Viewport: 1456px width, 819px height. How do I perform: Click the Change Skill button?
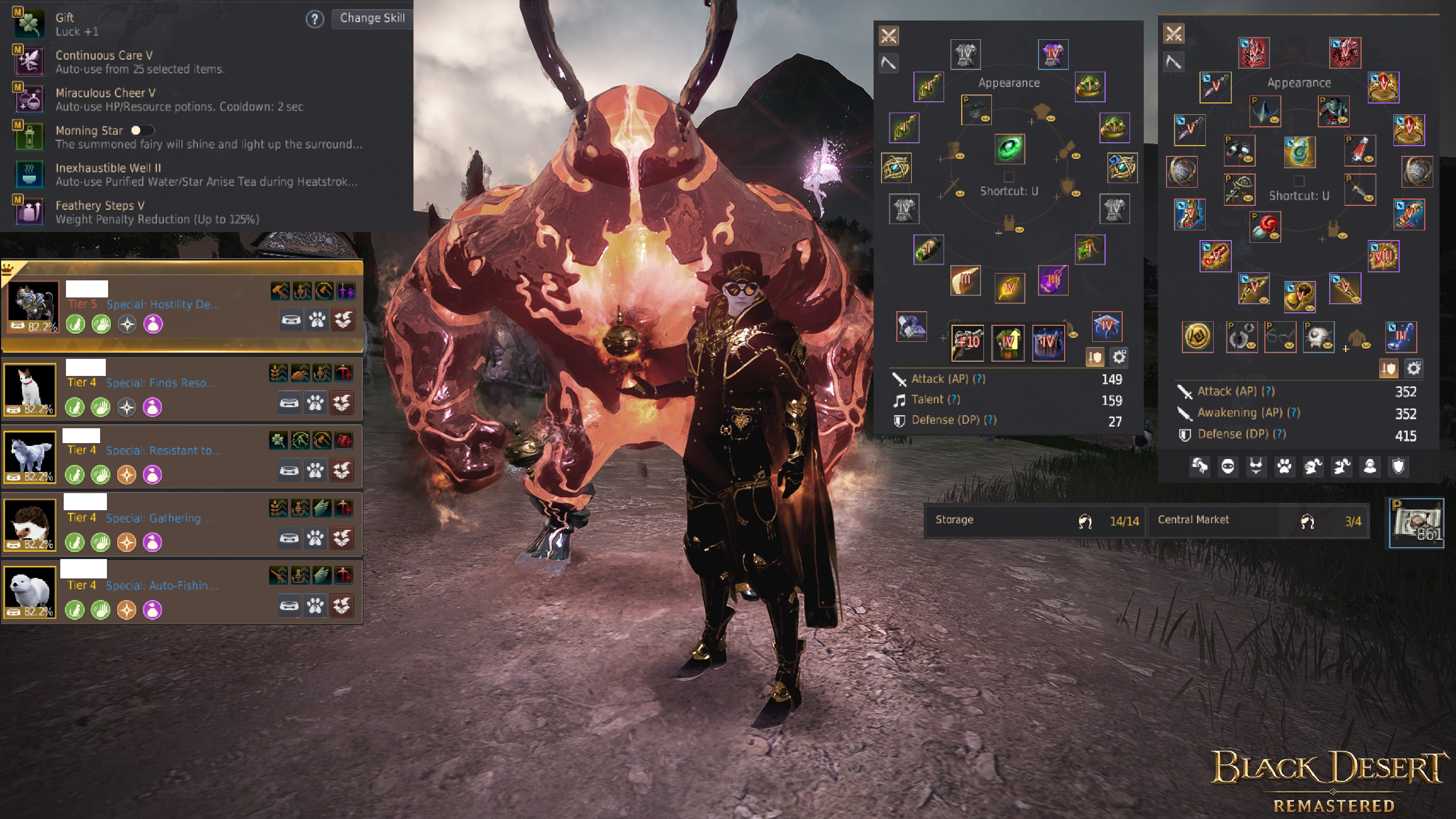(372, 18)
